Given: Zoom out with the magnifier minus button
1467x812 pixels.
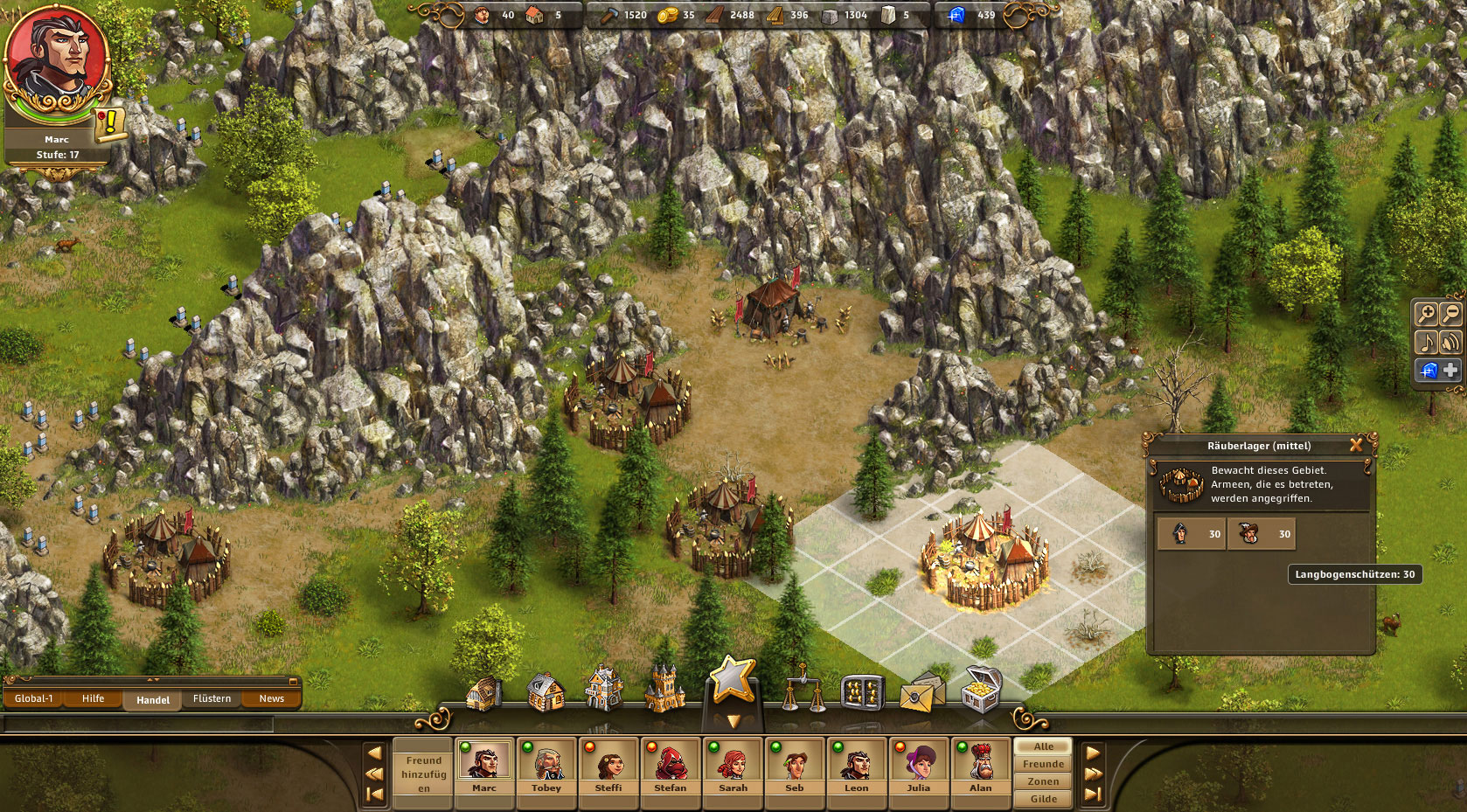Looking at the screenshot, I should pyautogui.click(x=1450, y=314).
